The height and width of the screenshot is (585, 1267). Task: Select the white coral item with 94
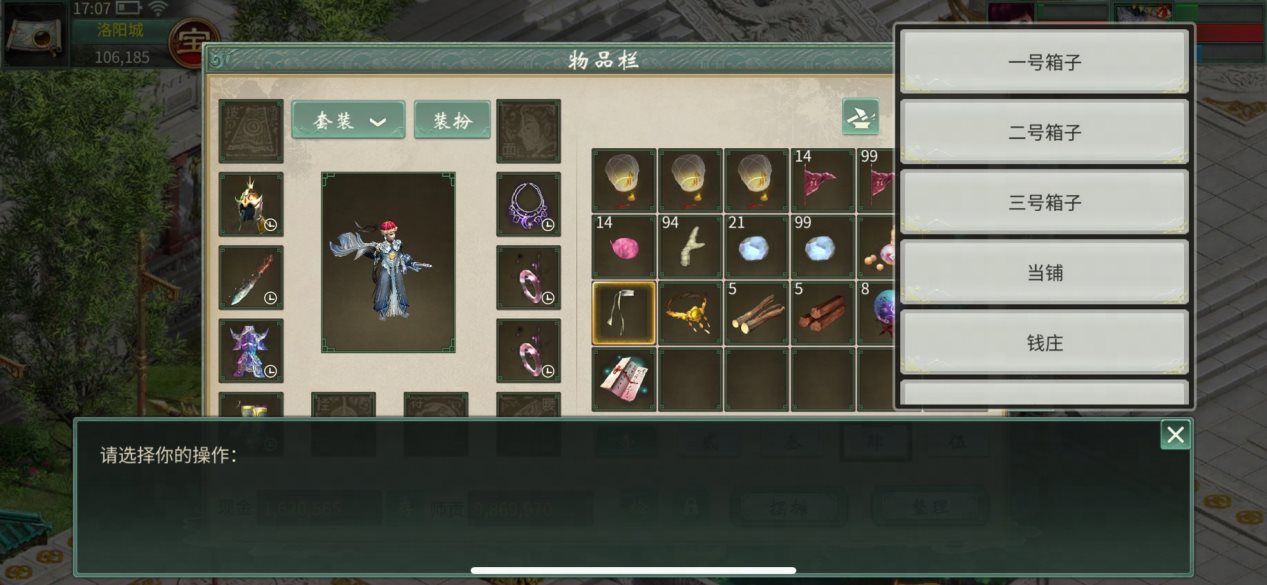690,247
